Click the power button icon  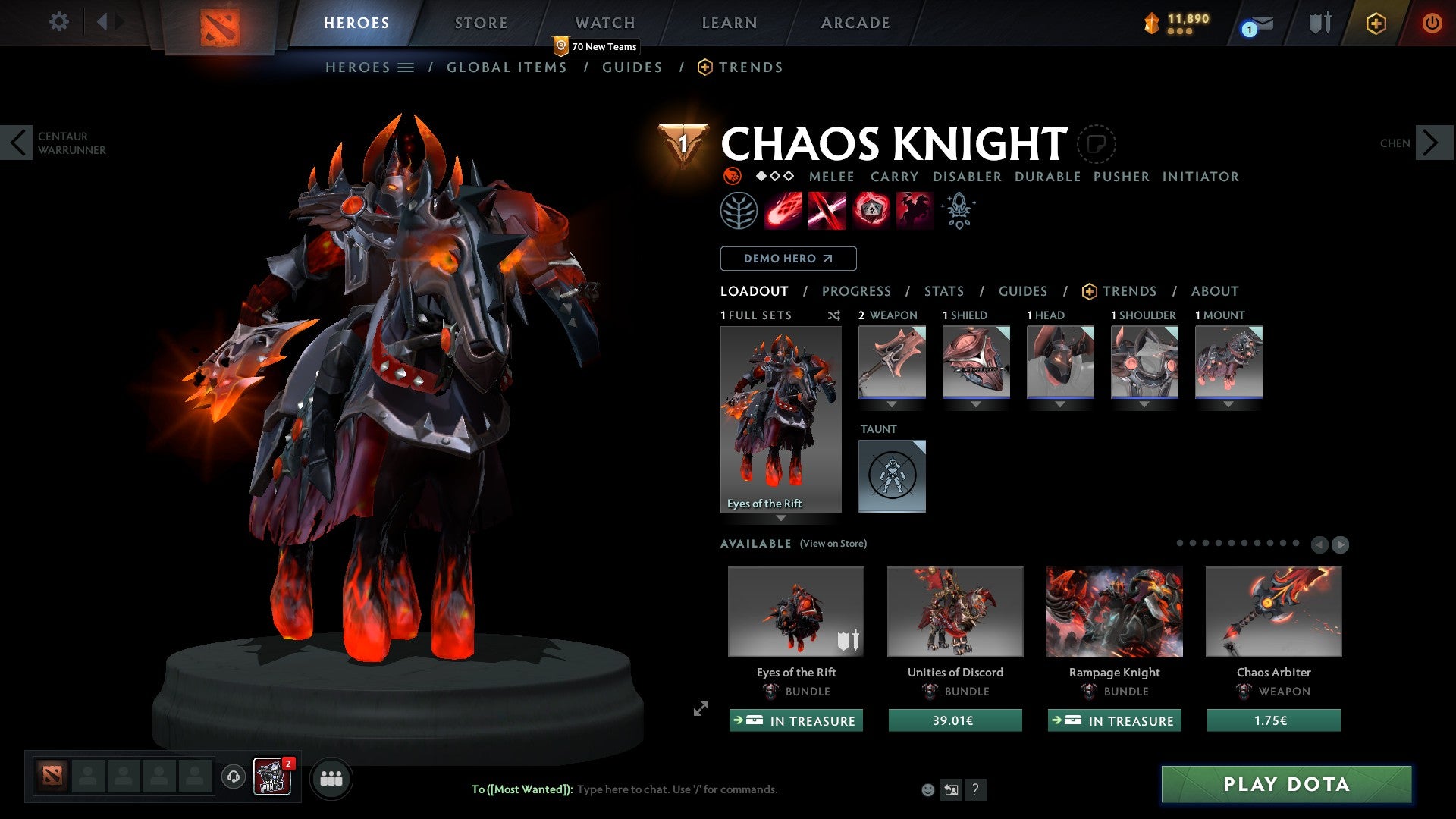pos(1432,23)
